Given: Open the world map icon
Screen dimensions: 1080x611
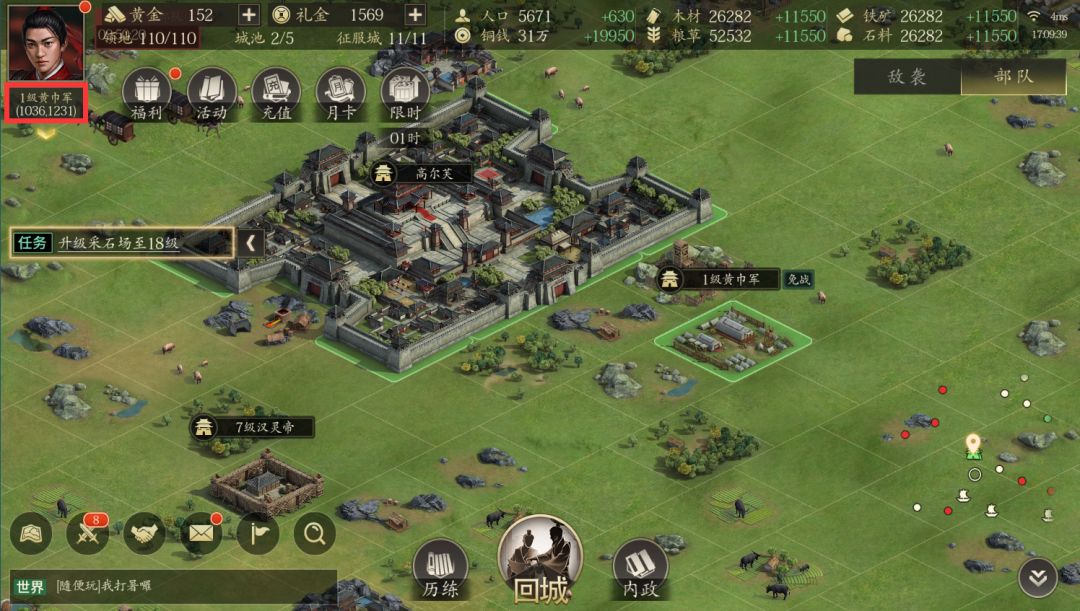Looking at the screenshot, I should (31, 534).
